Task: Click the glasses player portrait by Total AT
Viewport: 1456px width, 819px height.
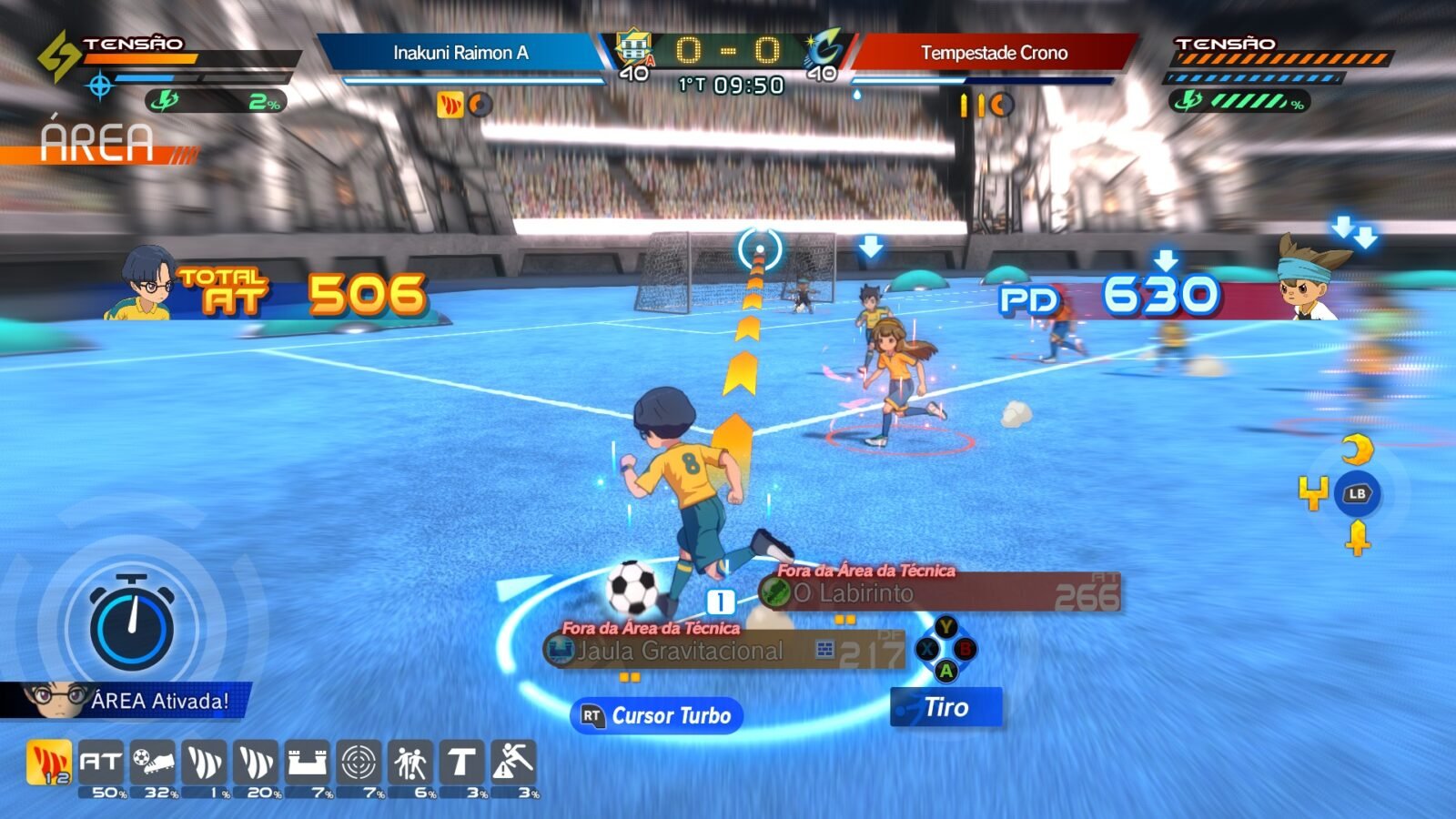Action: 146,283
